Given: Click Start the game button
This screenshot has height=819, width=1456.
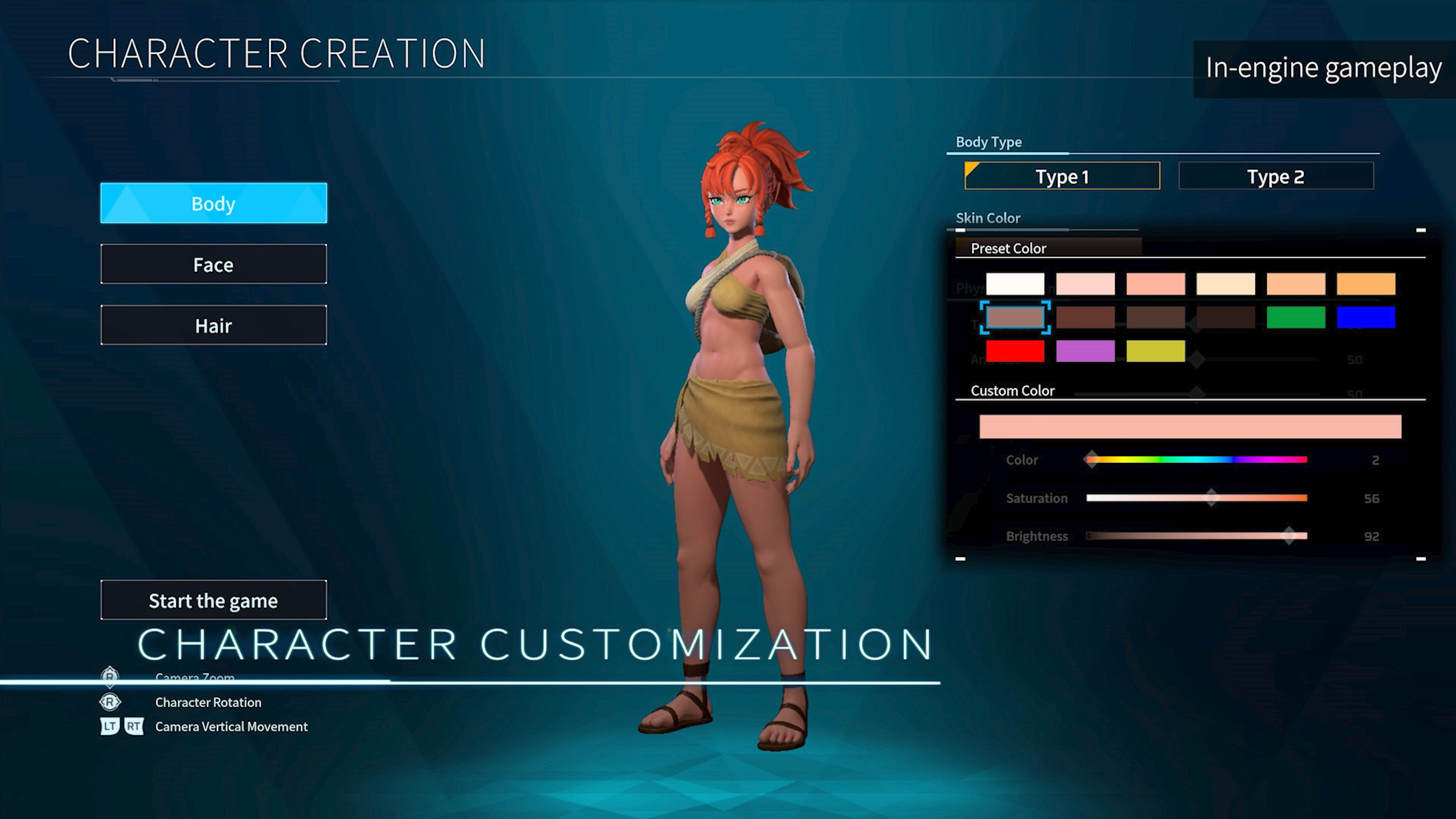Looking at the screenshot, I should [x=213, y=600].
